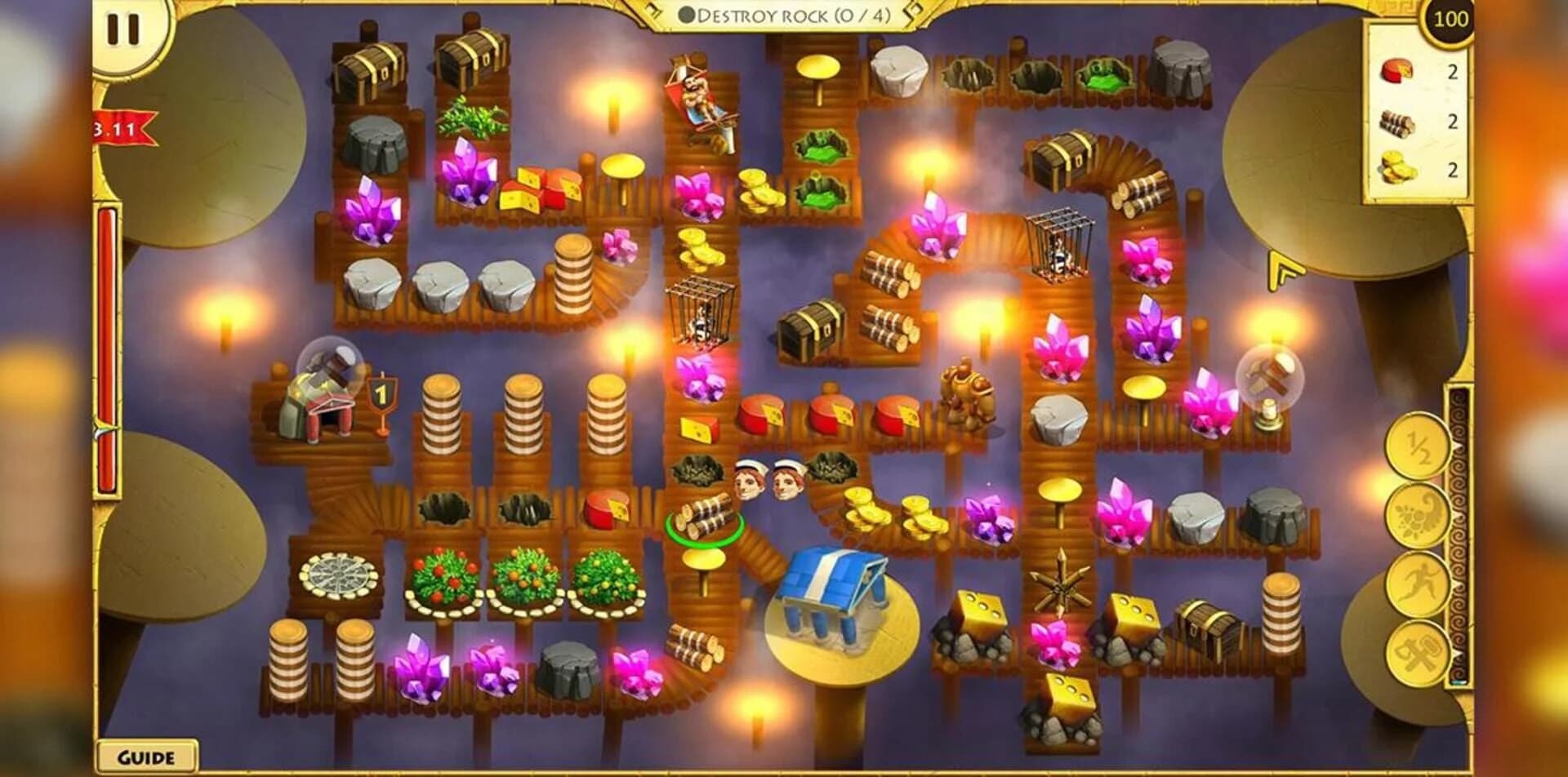Screen dimensions: 1568x777
Task: Free the prisoner in the right-side cage
Action: point(1059,245)
